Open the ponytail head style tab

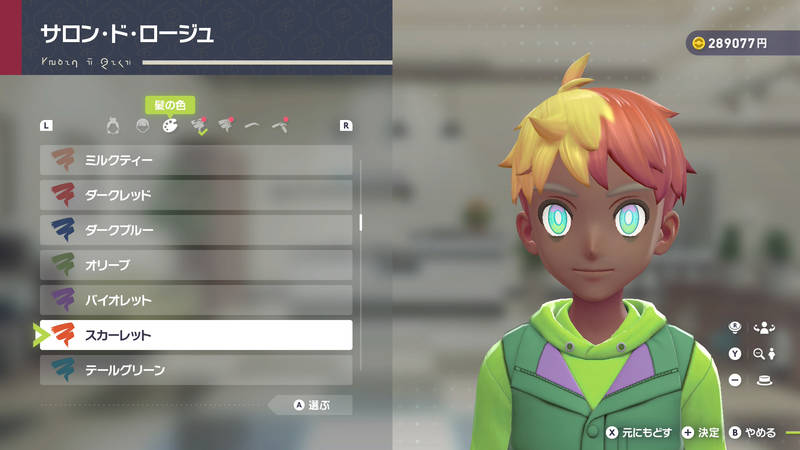114,126
